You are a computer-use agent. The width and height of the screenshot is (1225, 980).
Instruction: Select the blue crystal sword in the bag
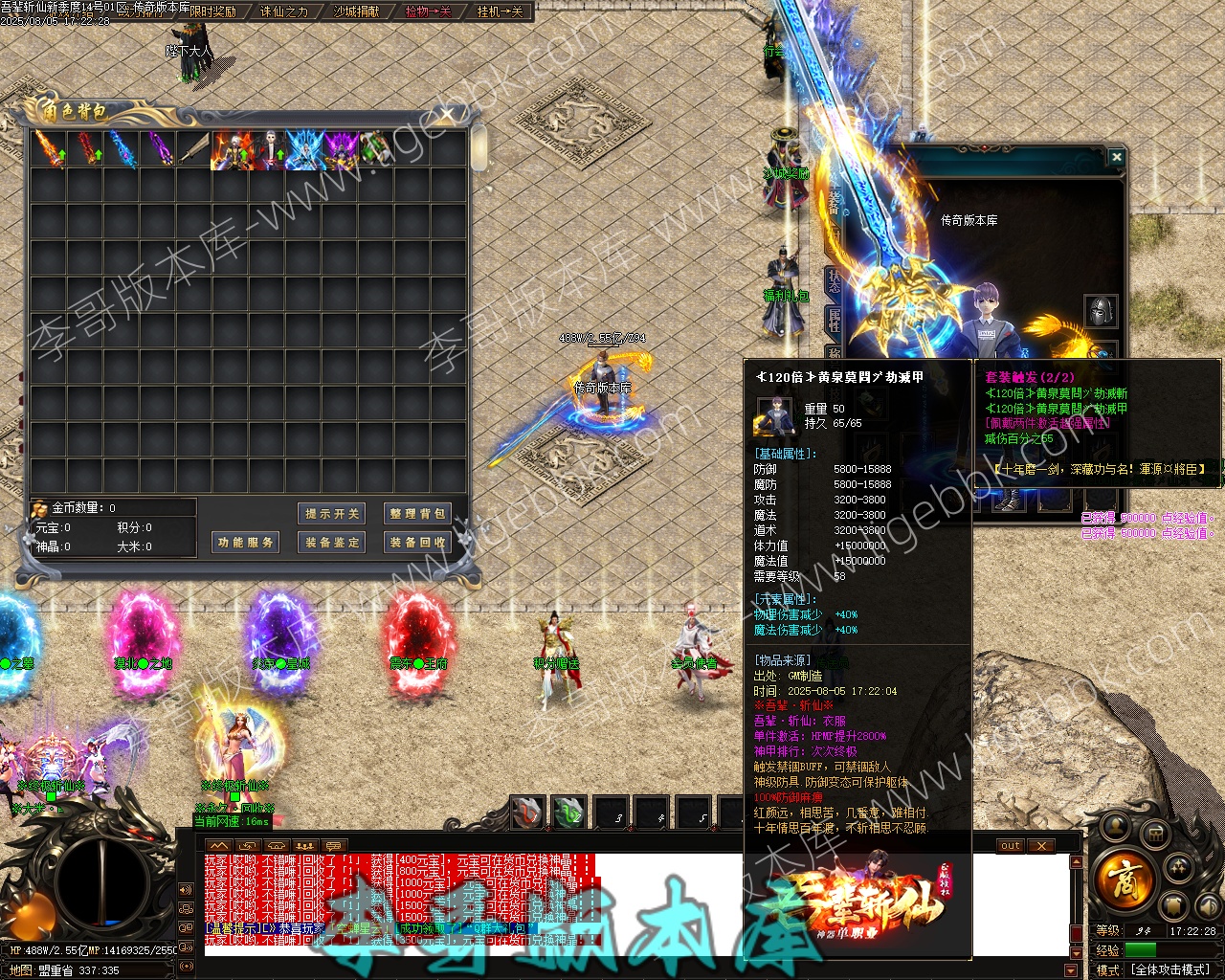(x=121, y=150)
